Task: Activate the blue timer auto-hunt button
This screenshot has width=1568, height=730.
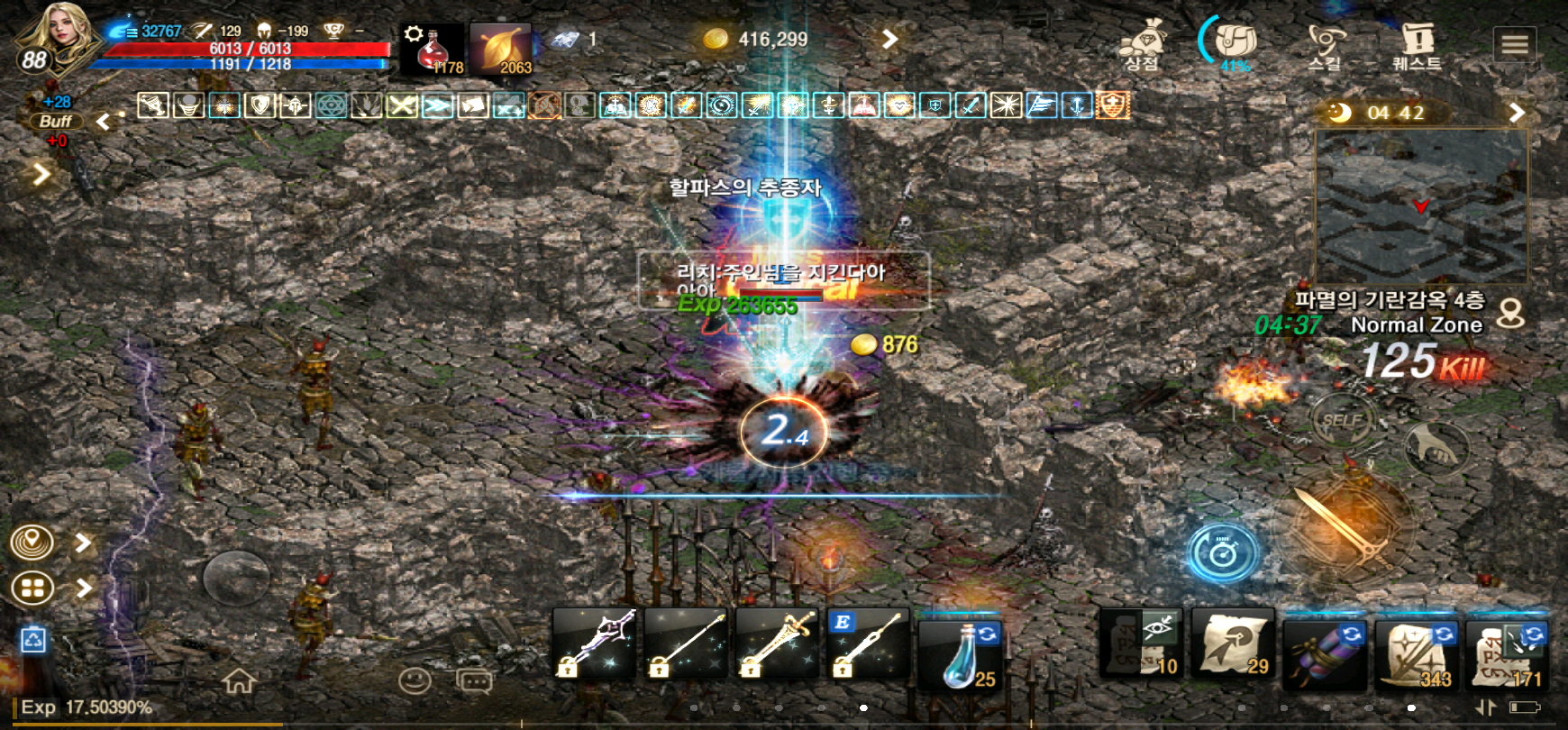Action: click(1223, 552)
